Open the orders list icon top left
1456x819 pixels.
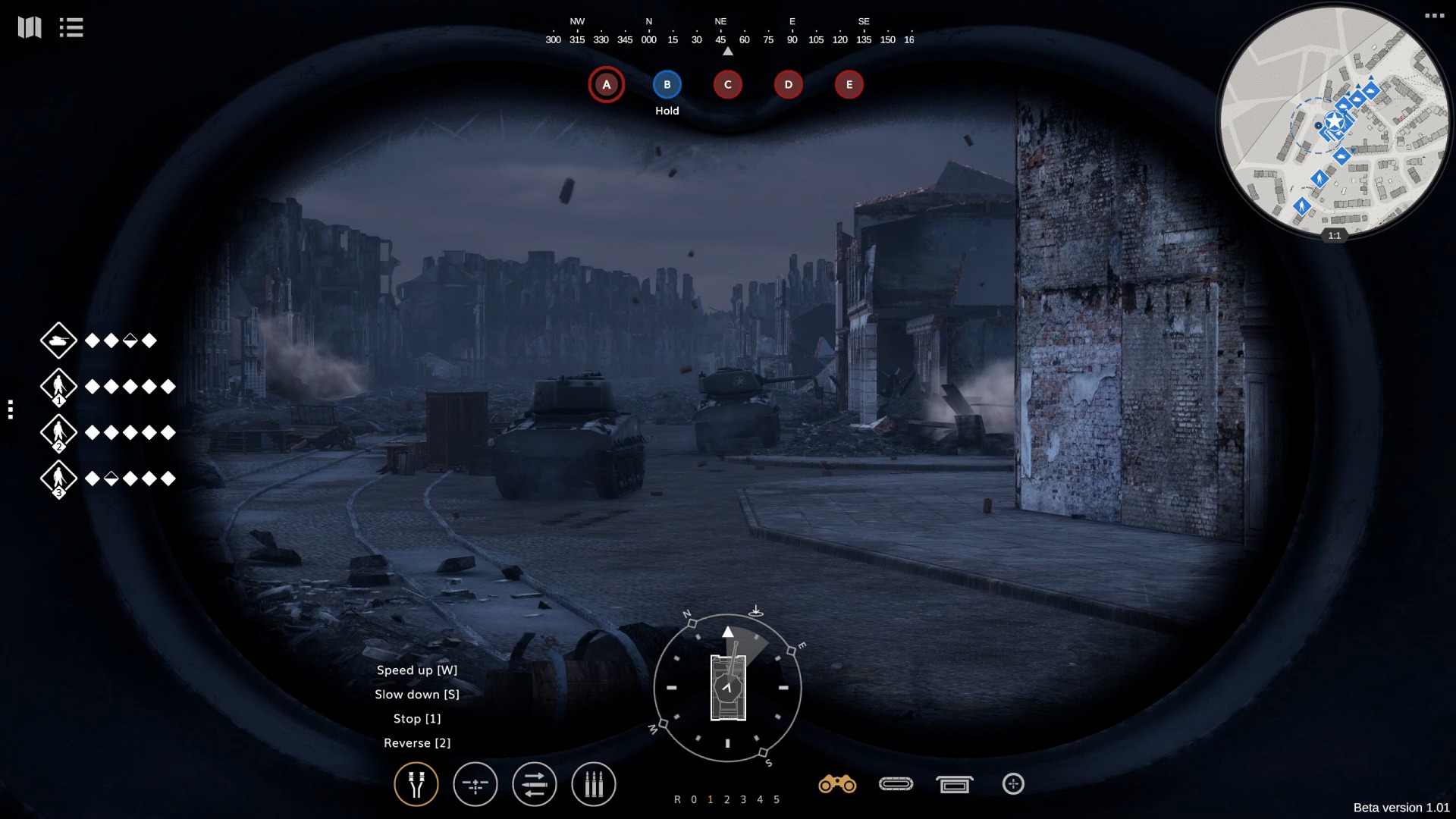(x=71, y=27)
